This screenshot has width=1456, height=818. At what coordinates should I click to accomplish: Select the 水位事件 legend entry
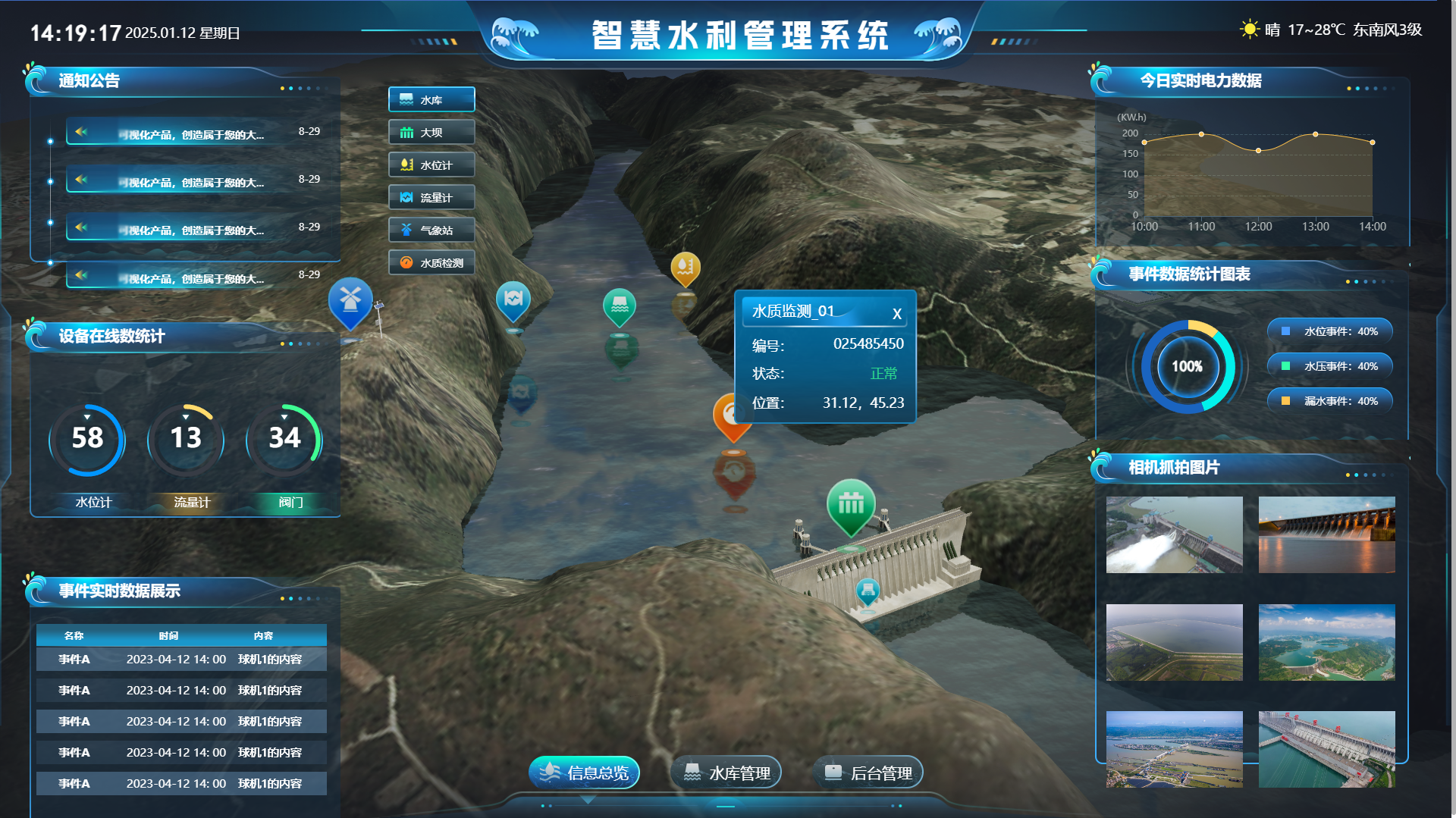point(1330,331)
